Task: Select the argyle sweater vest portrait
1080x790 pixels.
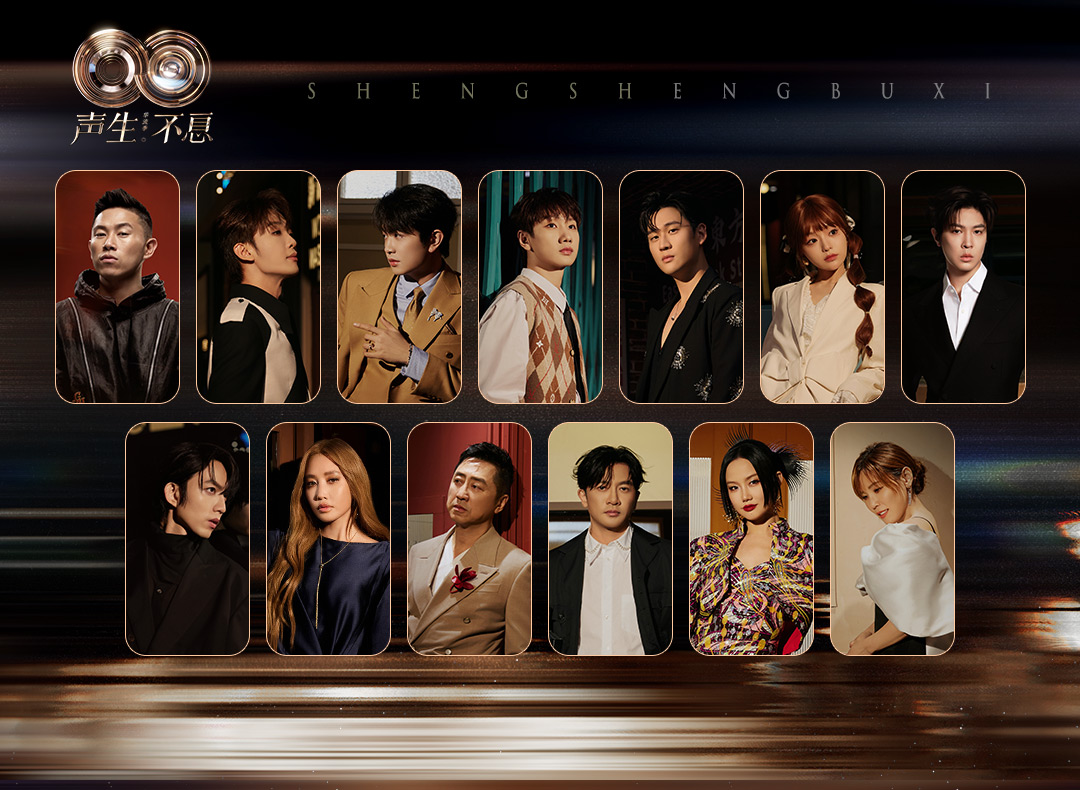Action: [x=540, y=287]
